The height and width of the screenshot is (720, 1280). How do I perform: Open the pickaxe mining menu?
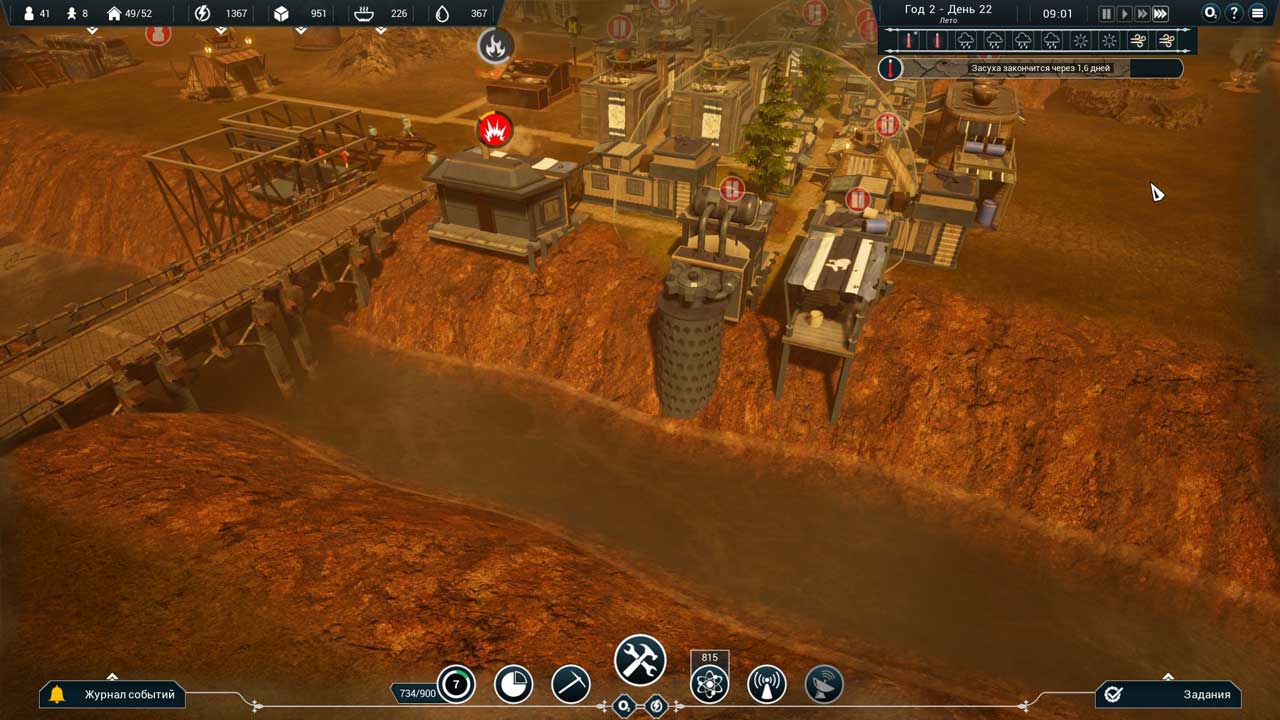click(x=571, y=685)
